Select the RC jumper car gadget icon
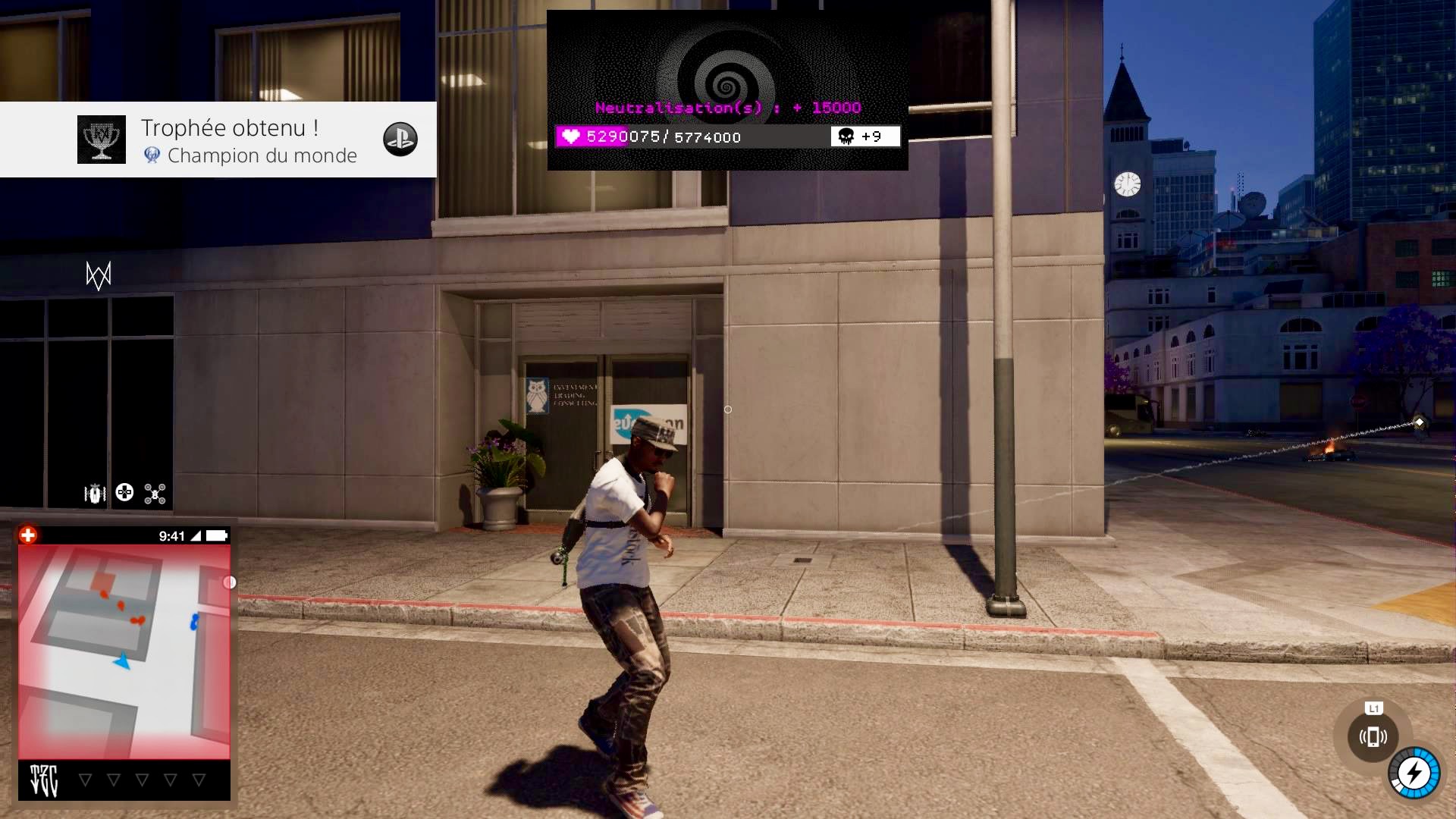This screenshot has width=1456, height=819. [95, 494]
